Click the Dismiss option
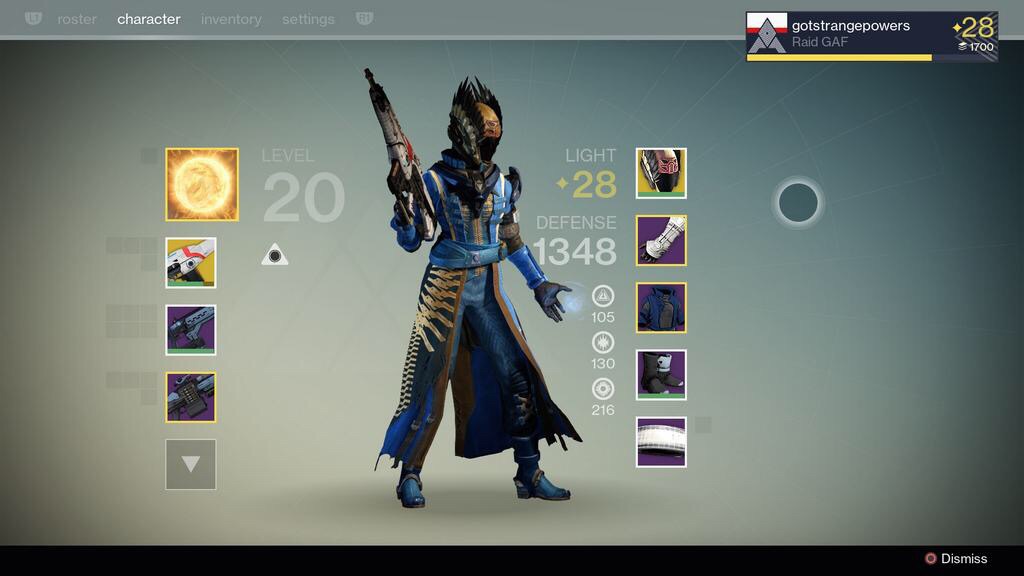This screenshot has width=1024, height=576. coord(956,559)
